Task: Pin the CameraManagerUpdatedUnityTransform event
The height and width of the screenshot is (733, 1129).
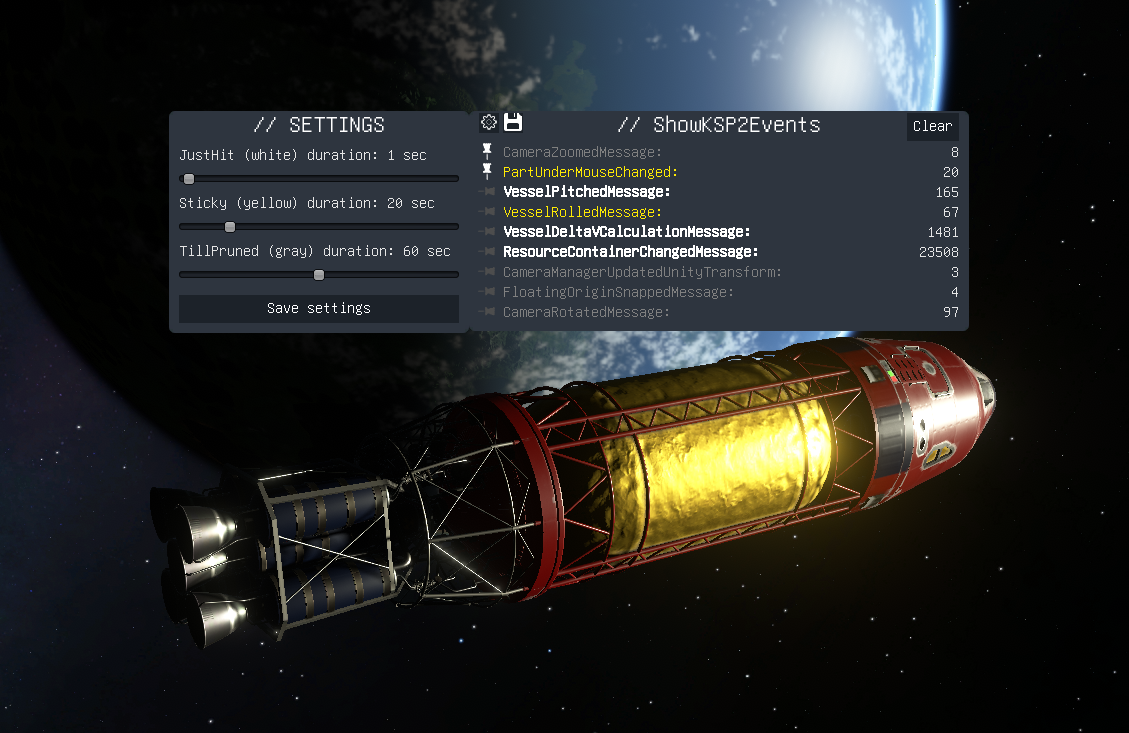Action: [x=487, y=272]
